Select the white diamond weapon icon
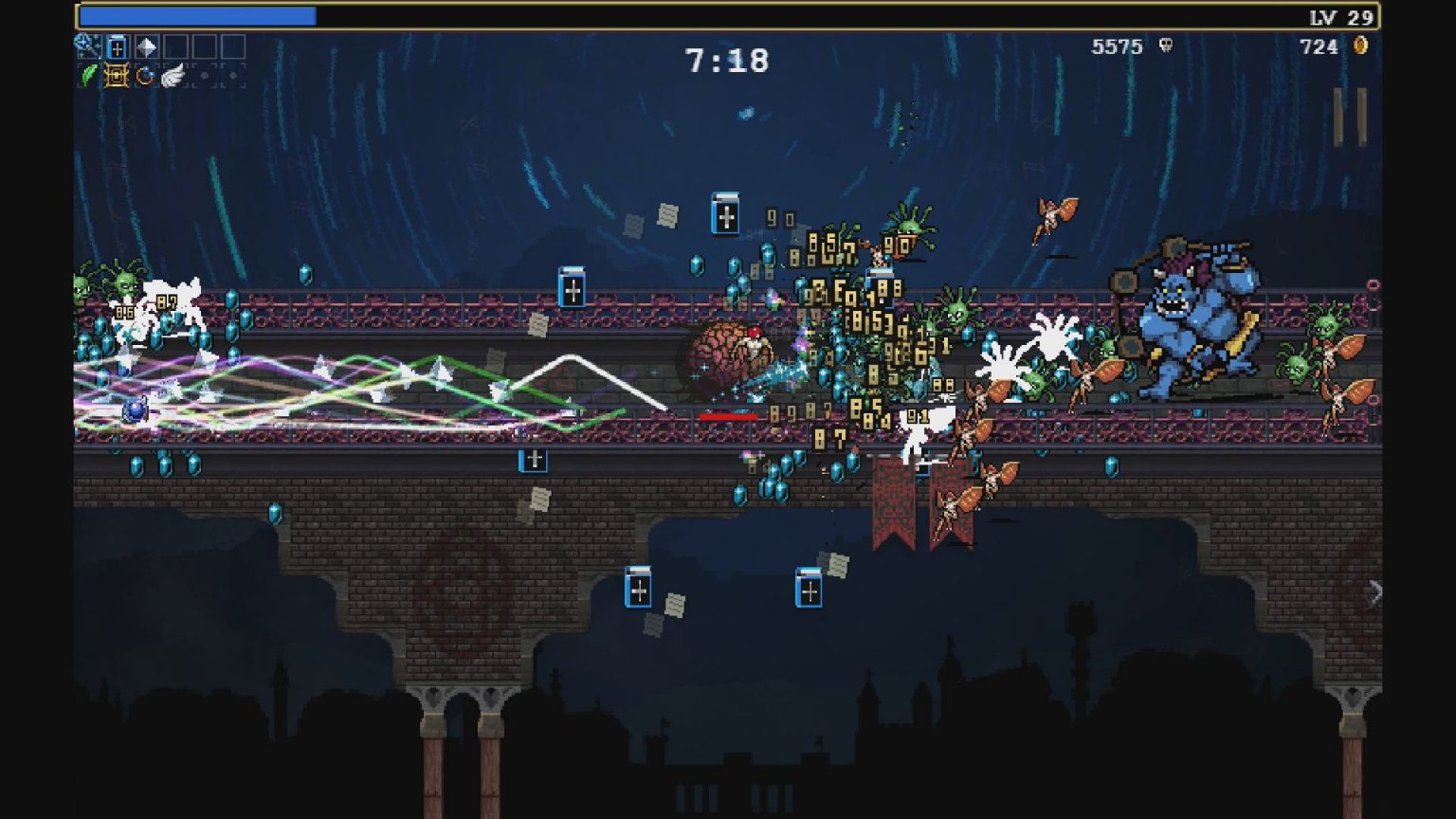 click(145, 47)
